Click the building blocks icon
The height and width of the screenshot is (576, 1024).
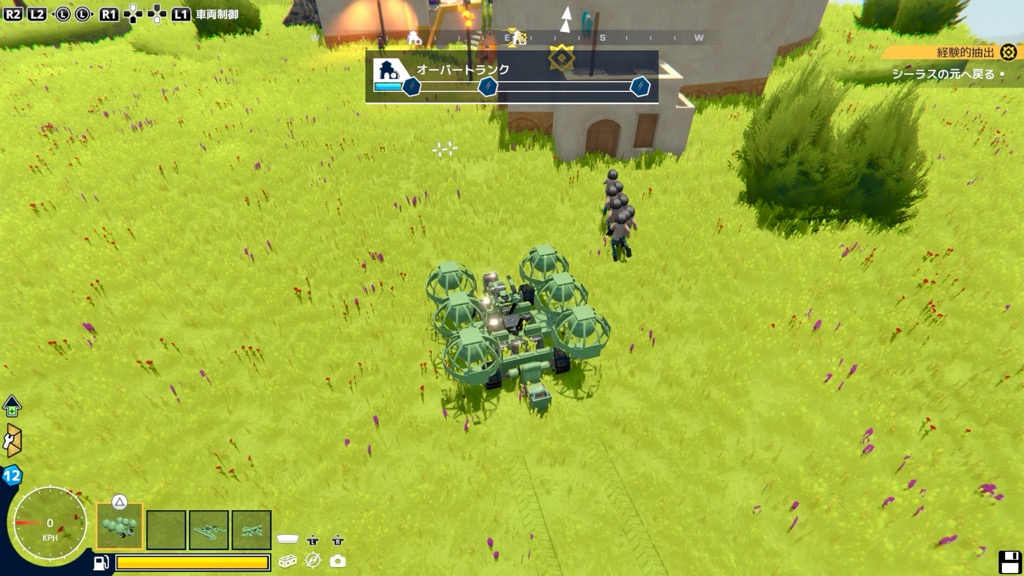[x=288, y=561]
